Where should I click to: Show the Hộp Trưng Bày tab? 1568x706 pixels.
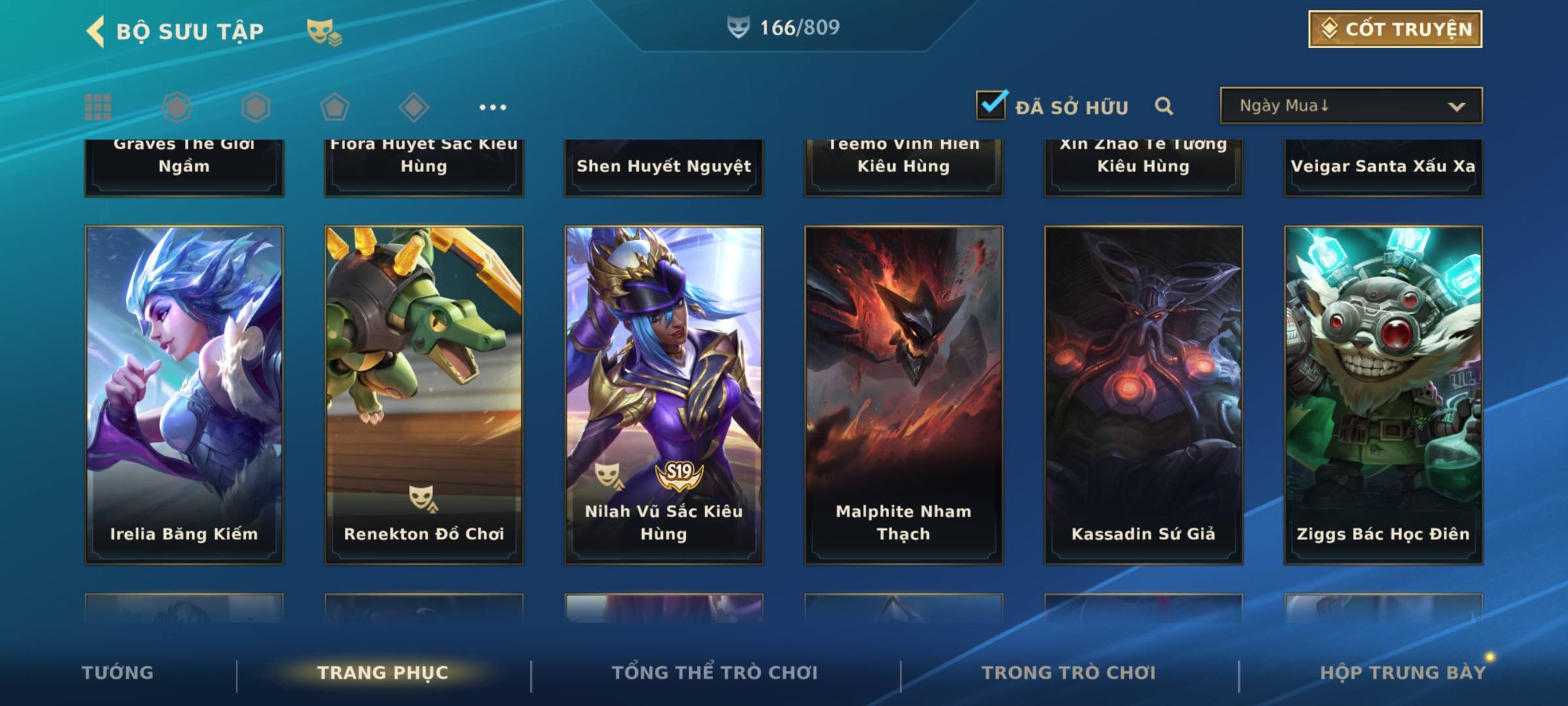tap(1403, 673)
